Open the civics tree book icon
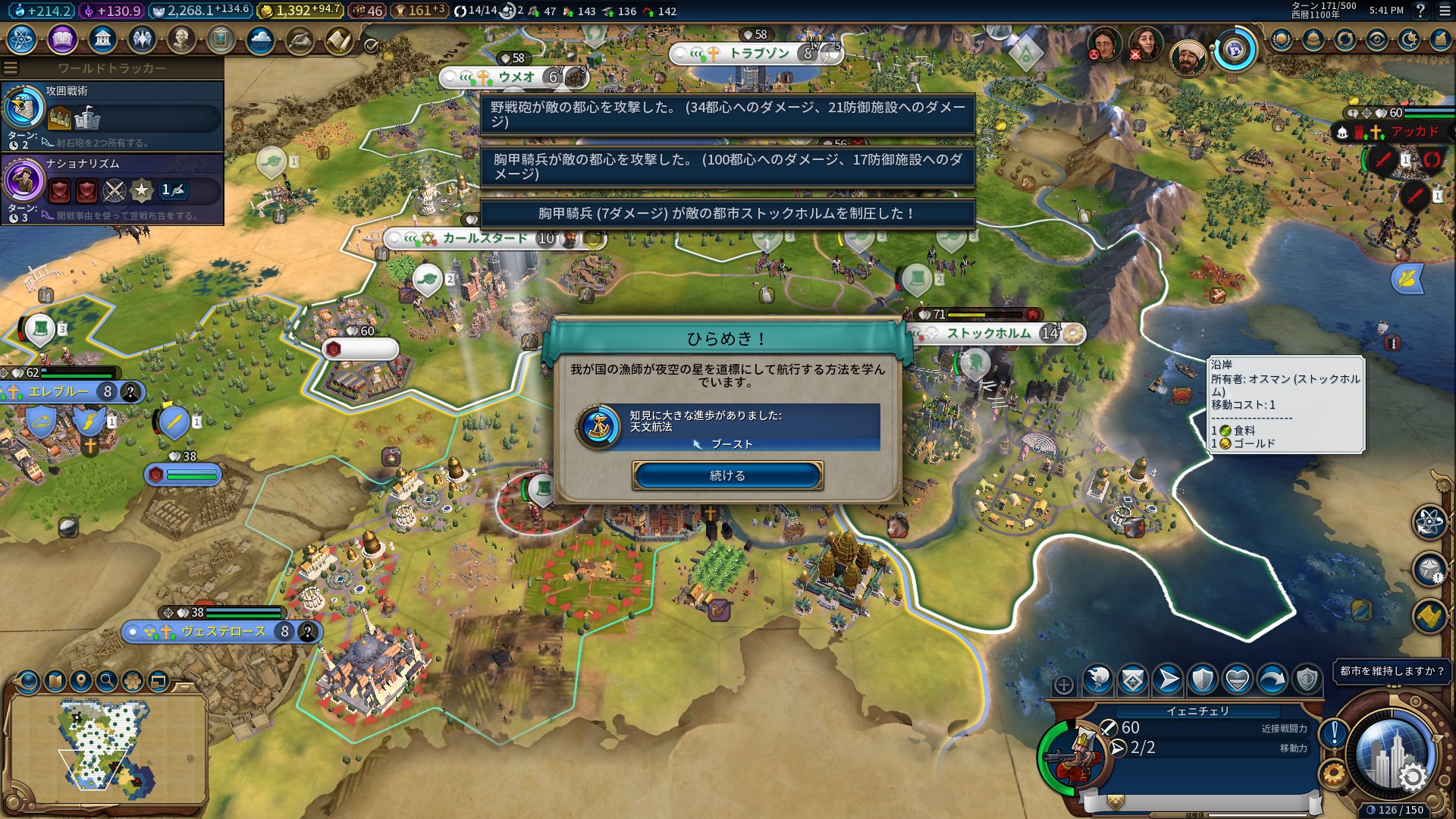 tap(62, 39)
